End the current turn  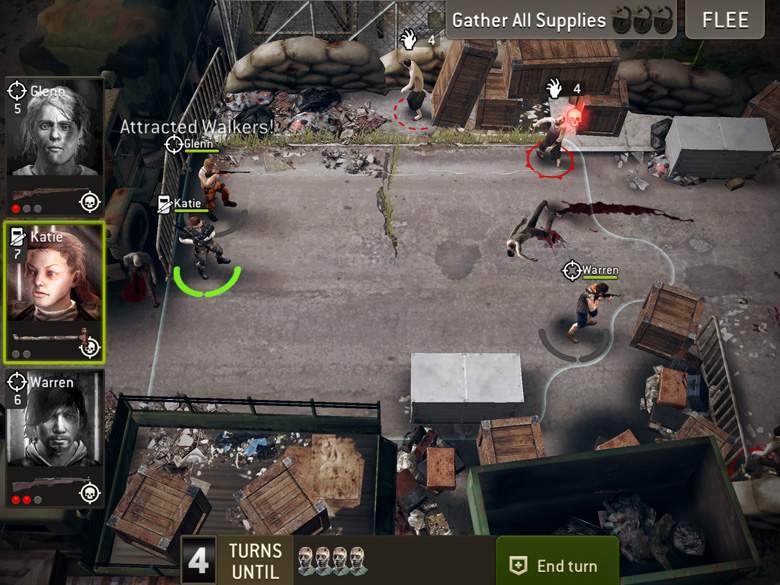[x=557, y=565]
